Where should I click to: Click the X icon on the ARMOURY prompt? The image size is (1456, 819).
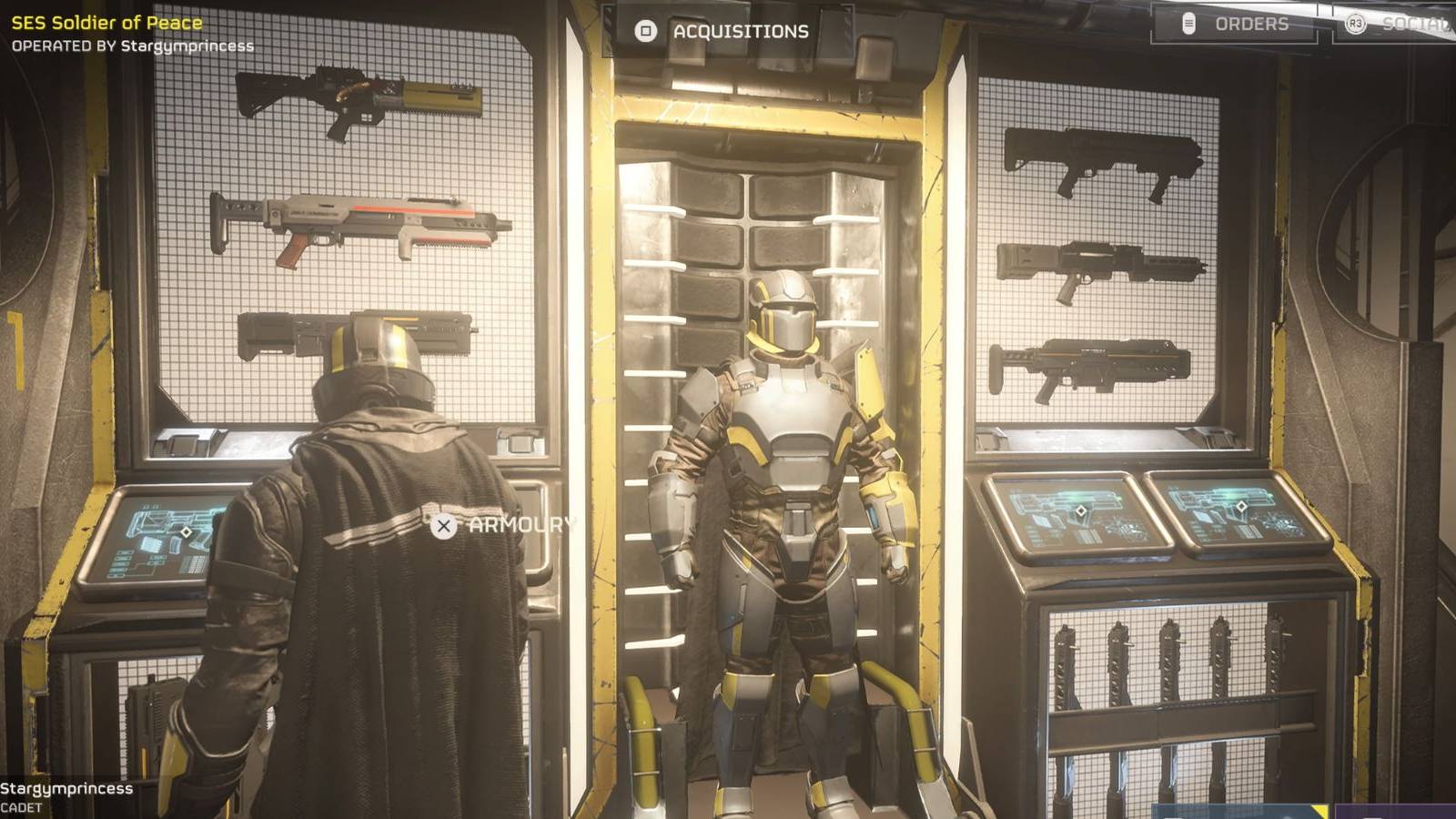pyautogui.click(x=443, y=525)
